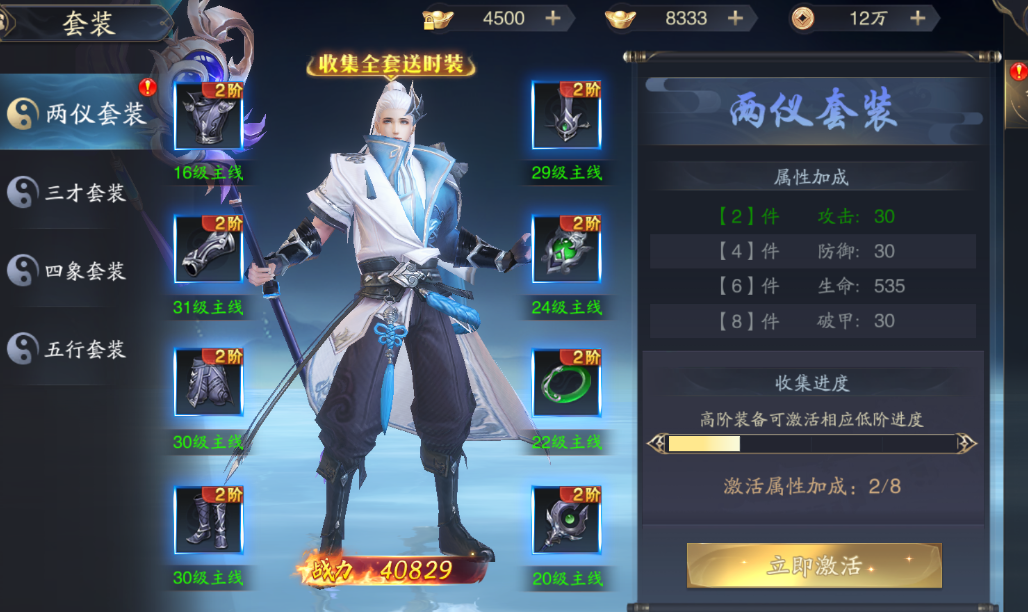Tap the 收集全套送时装 banner

click(391, 65)
